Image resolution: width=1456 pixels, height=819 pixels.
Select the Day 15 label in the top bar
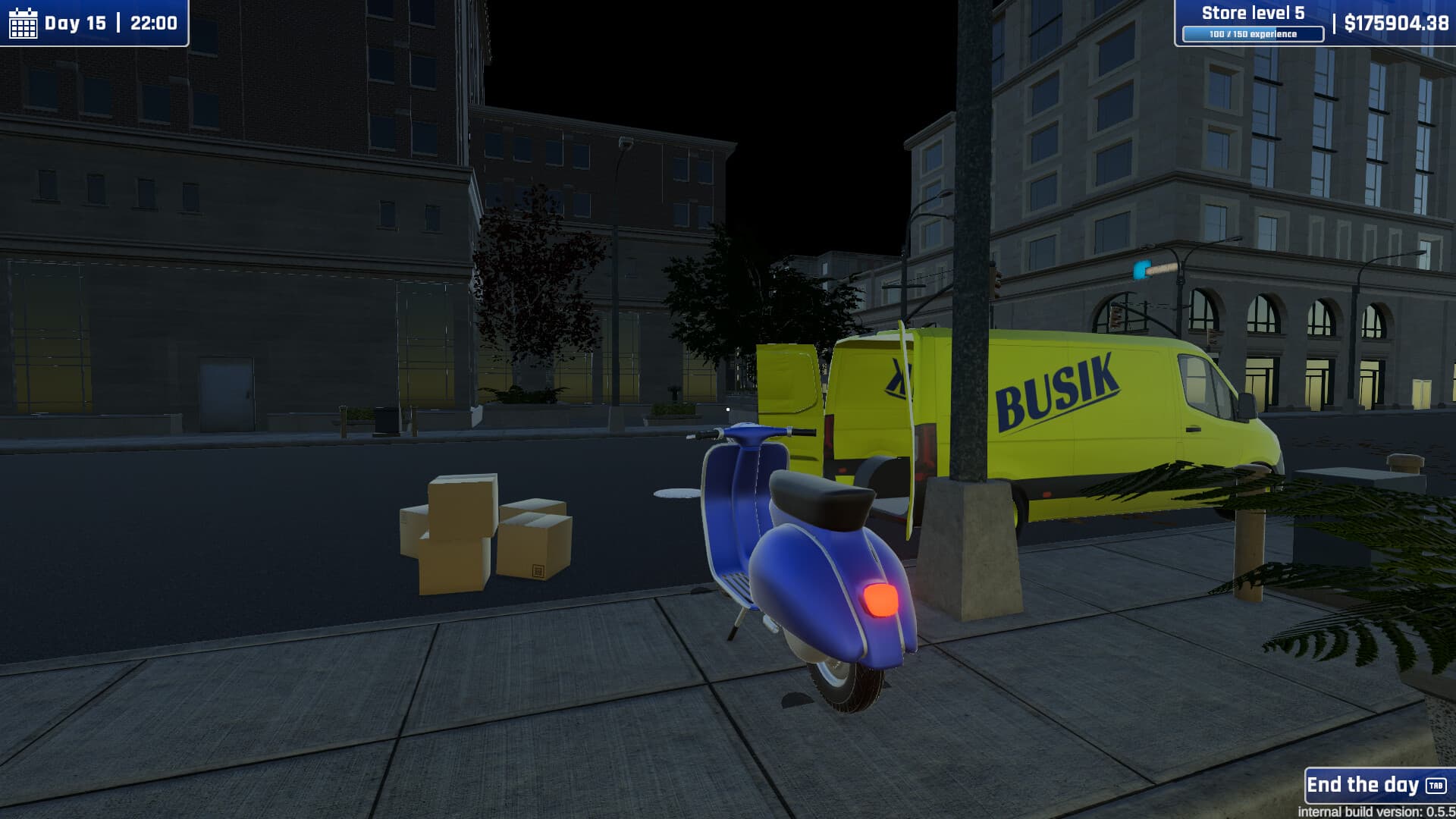tap(76, 22)
